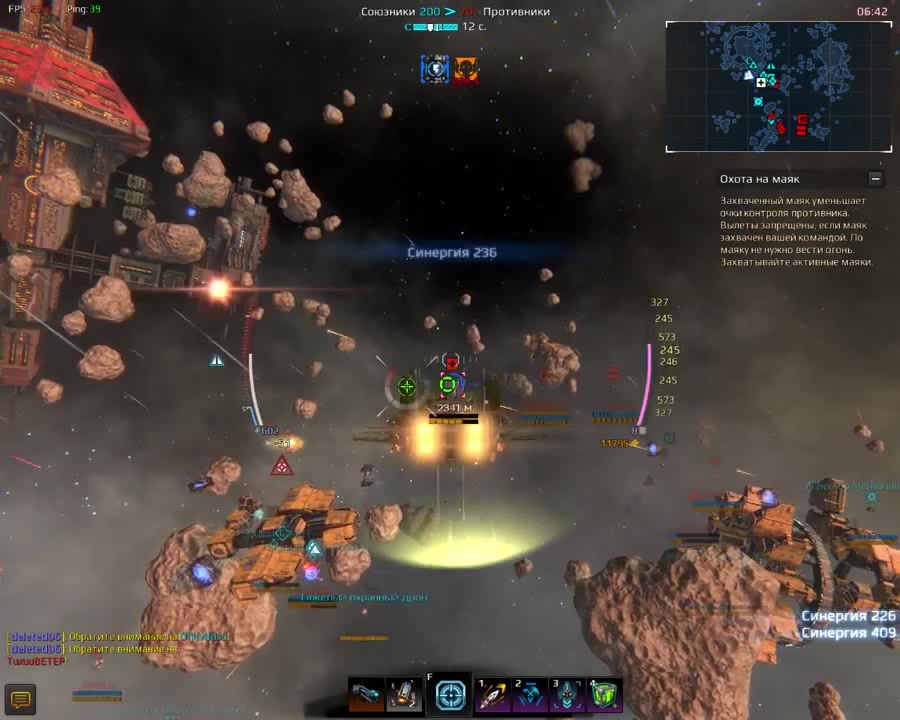Screen dimensions: 900x720
Task: Select the red-framed locked enemy target marker
Action: click(x=448, y=383)
